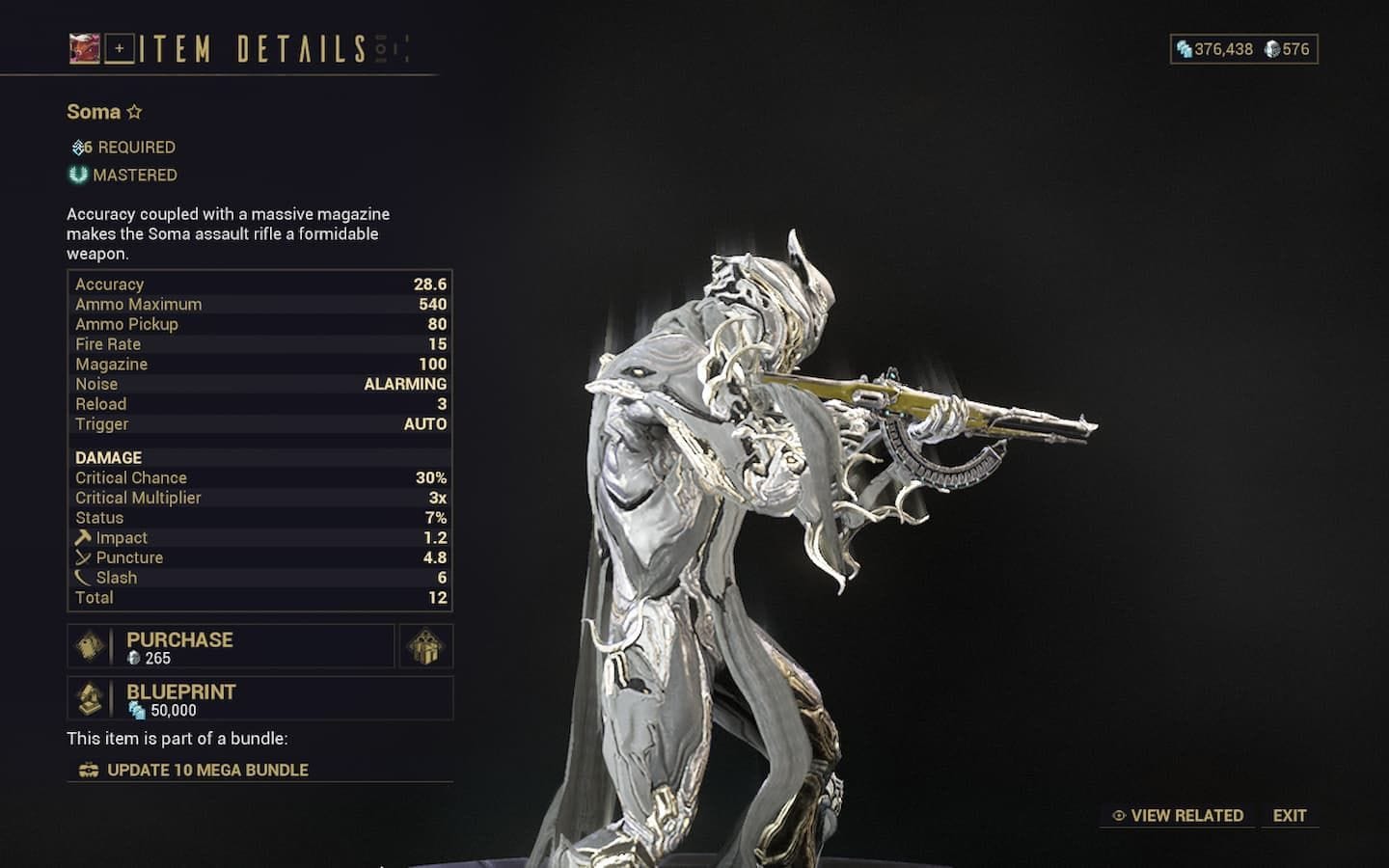Select the Puncture damage icon
Screen dimensions: 1389x868
click(x=83, y=557)
